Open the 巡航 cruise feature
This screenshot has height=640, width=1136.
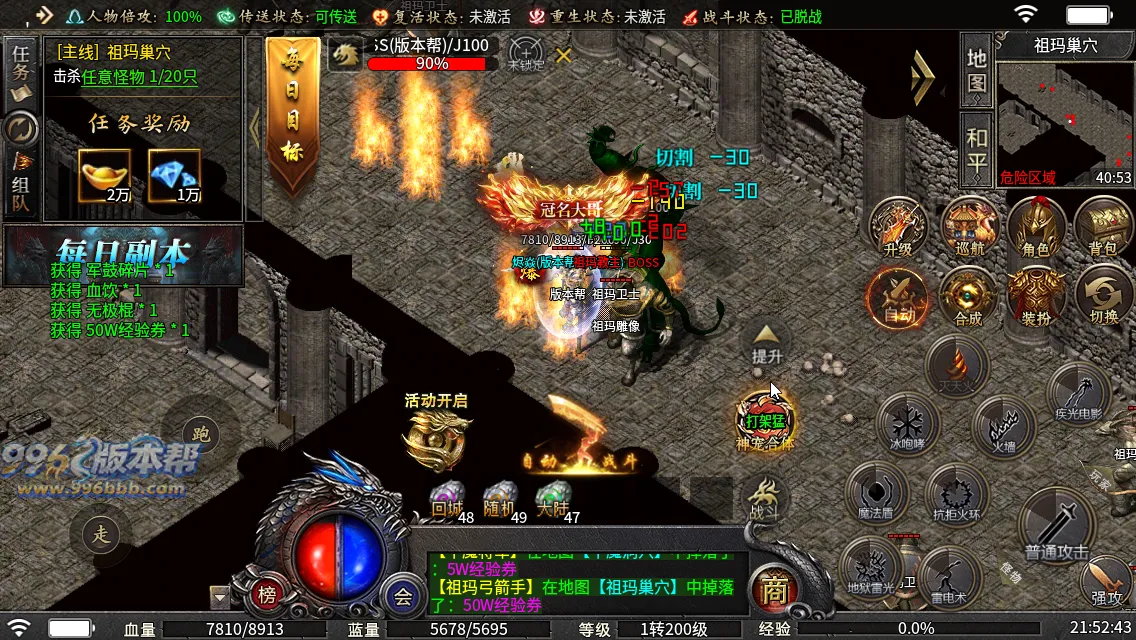968,226
